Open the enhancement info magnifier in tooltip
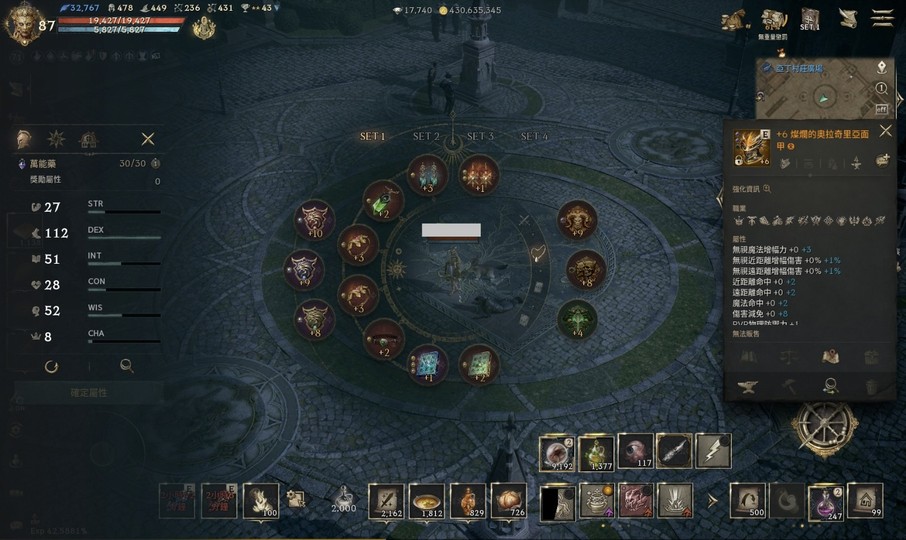Screen dimensions: 906x540 click(767, 188)
